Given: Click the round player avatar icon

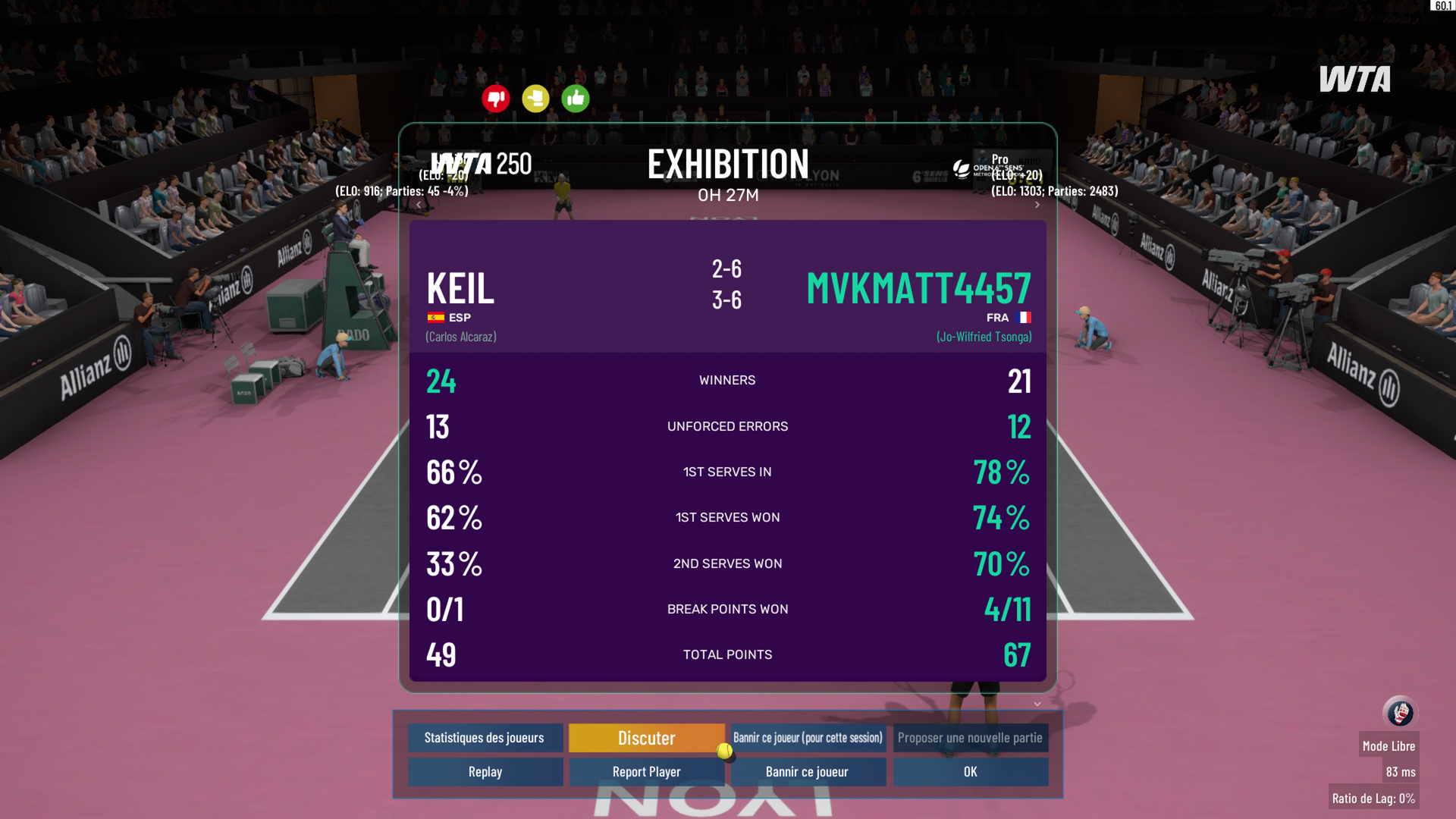Looking at the screenshot, I should 1399,713.
